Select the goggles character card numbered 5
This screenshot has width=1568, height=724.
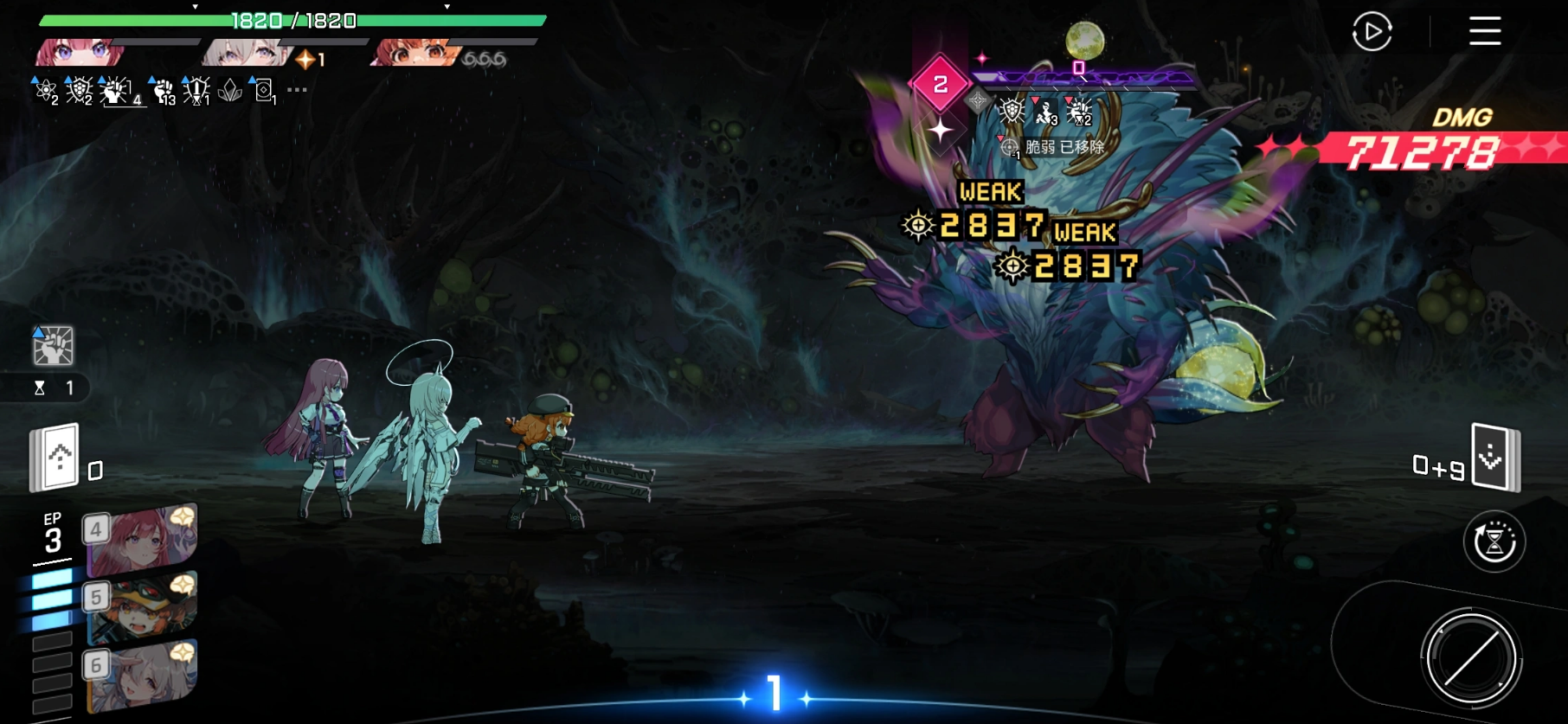(141, 607)
